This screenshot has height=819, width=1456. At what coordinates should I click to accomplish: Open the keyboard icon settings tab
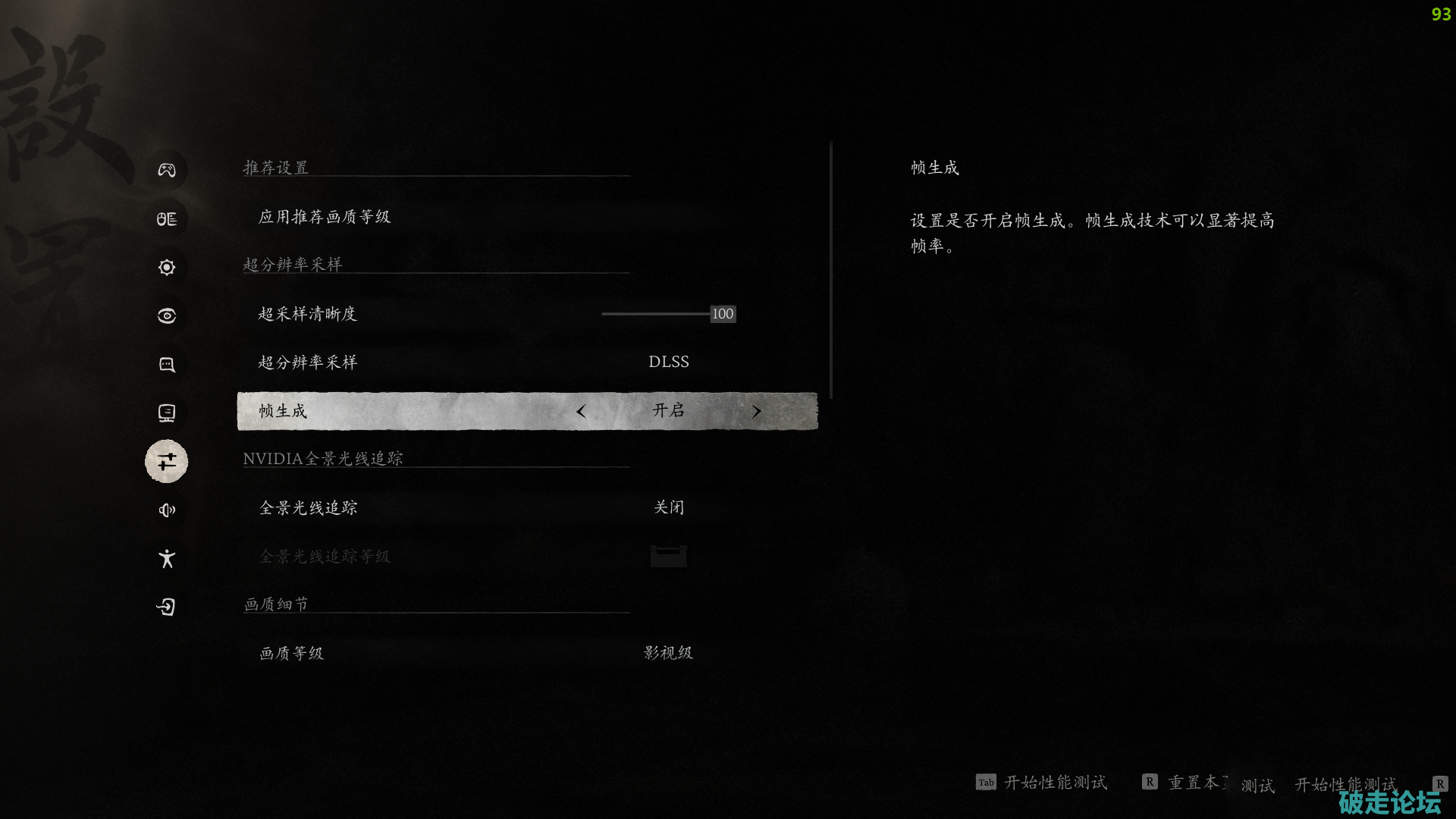(x=167, y=218)
